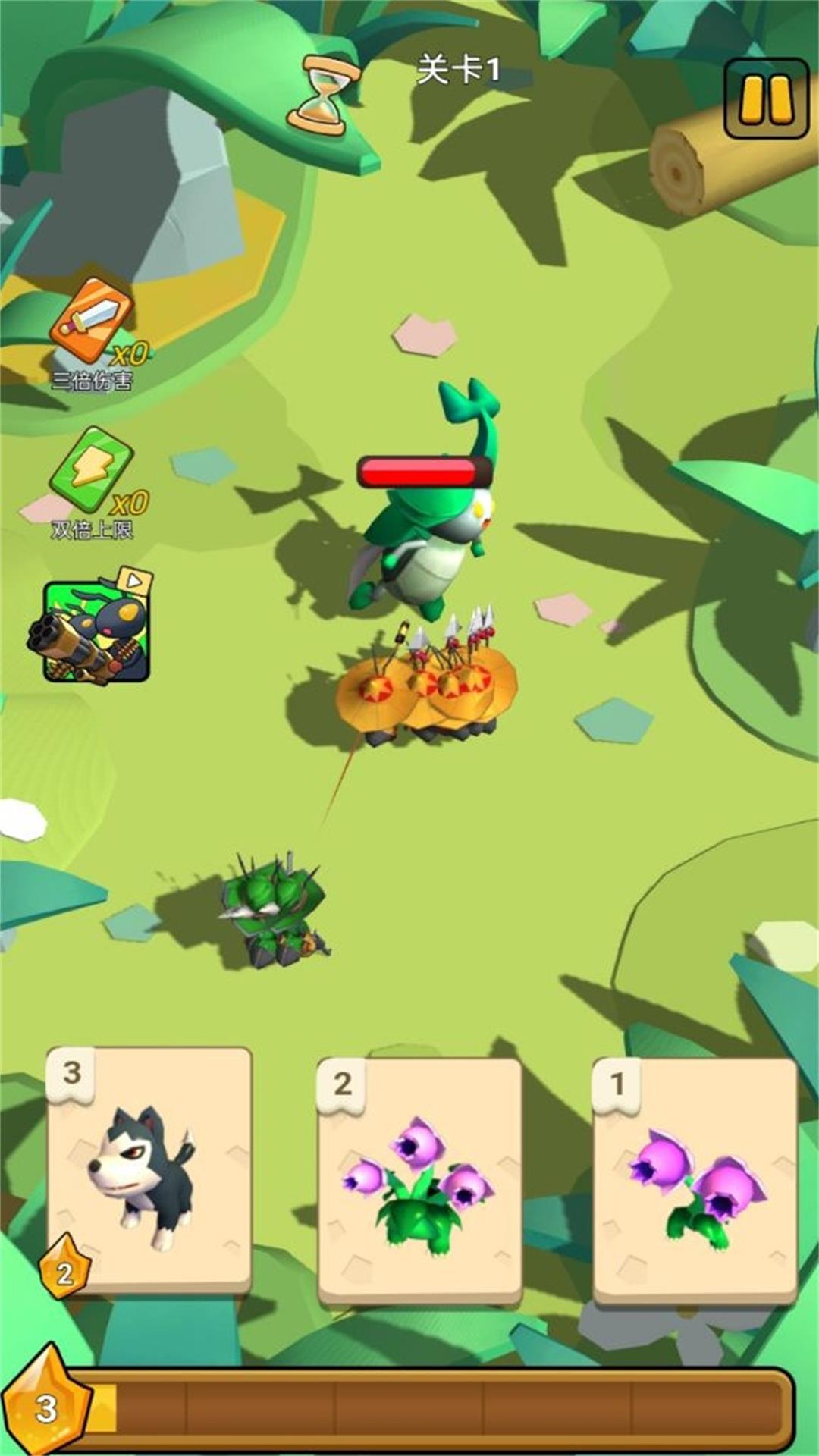Viewport: 819px width, 1456px height.
Task: Use the double limit lightning card
Action: click(93, 470)
